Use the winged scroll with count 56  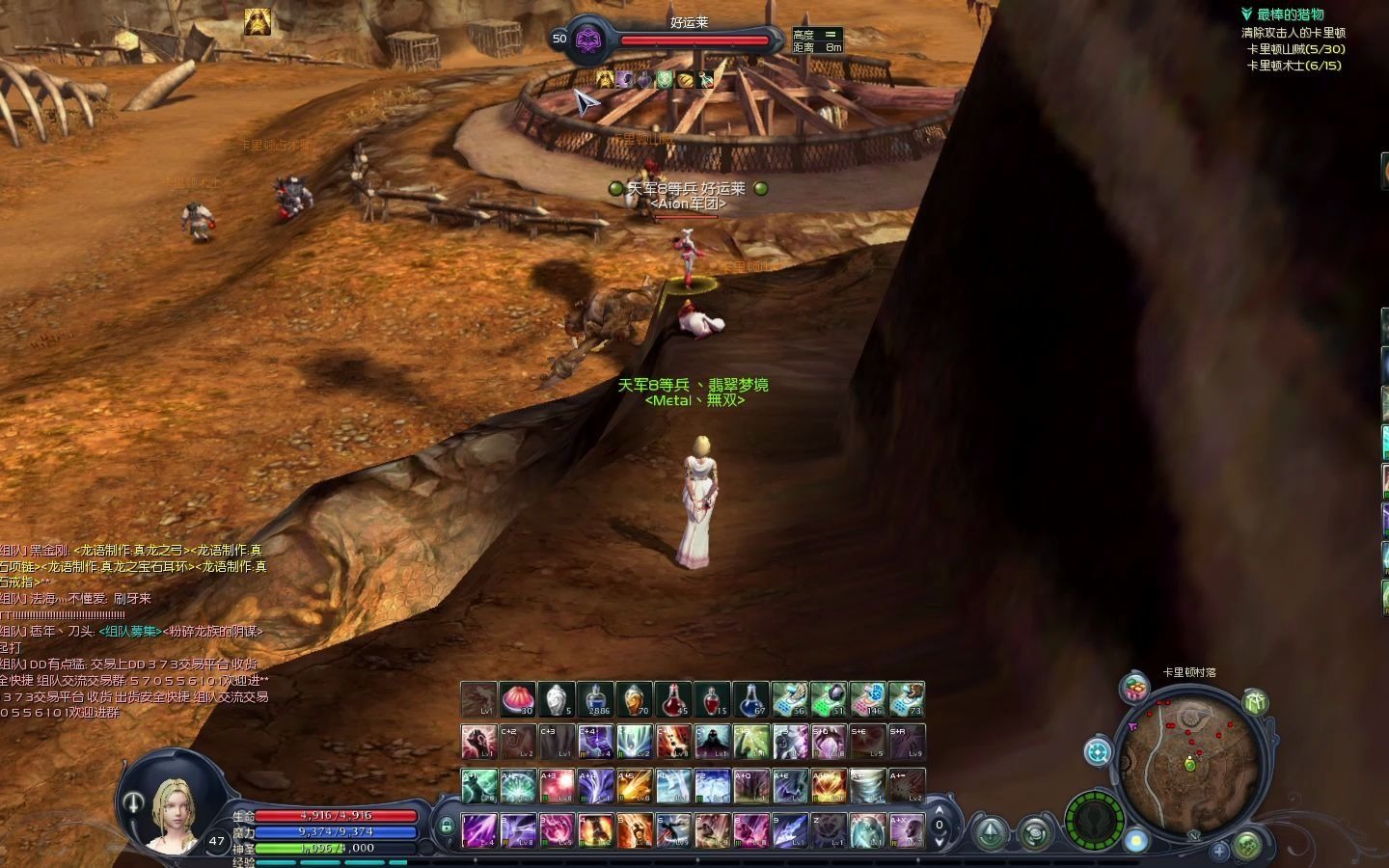[789, 699]
